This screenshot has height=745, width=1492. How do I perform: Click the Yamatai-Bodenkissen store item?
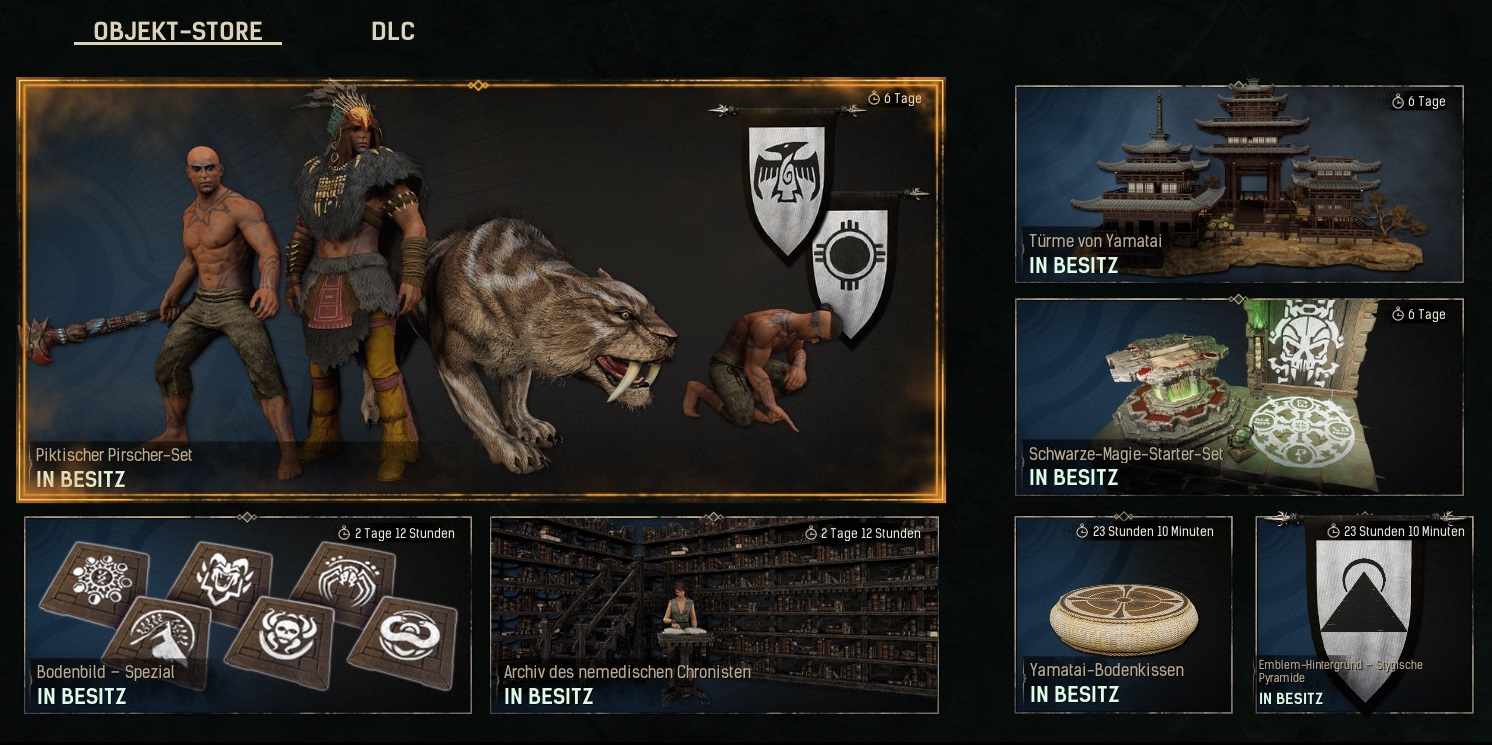1123,614
